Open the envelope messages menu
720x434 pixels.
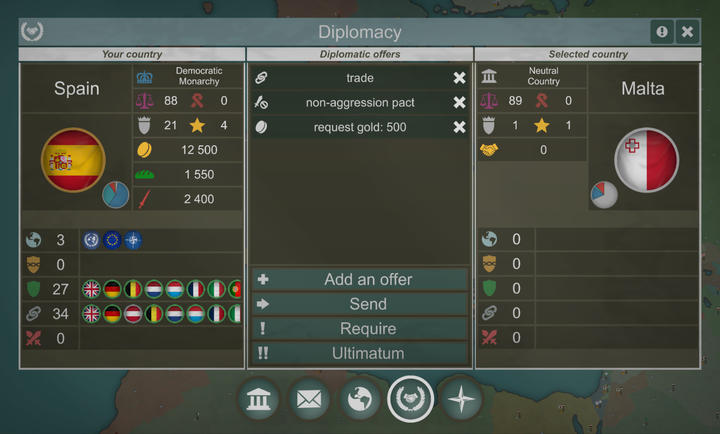(x=310, y=401)
